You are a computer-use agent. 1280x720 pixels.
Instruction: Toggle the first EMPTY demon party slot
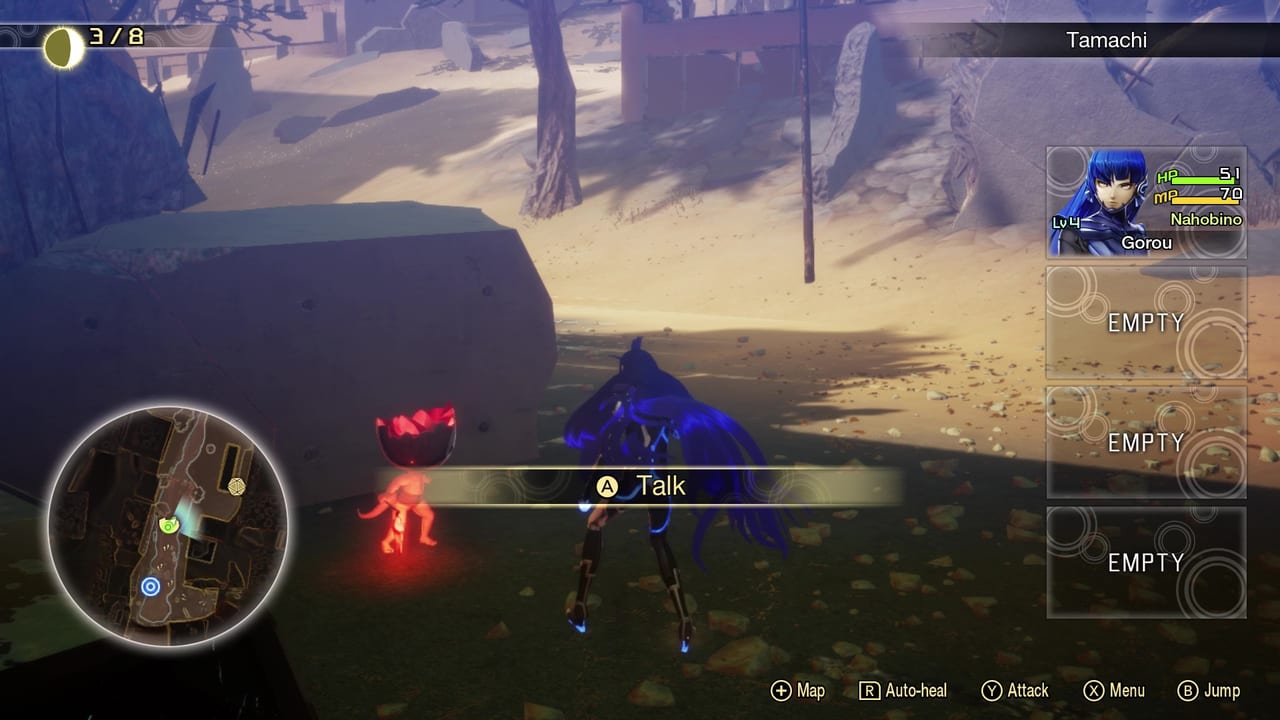1146,323
